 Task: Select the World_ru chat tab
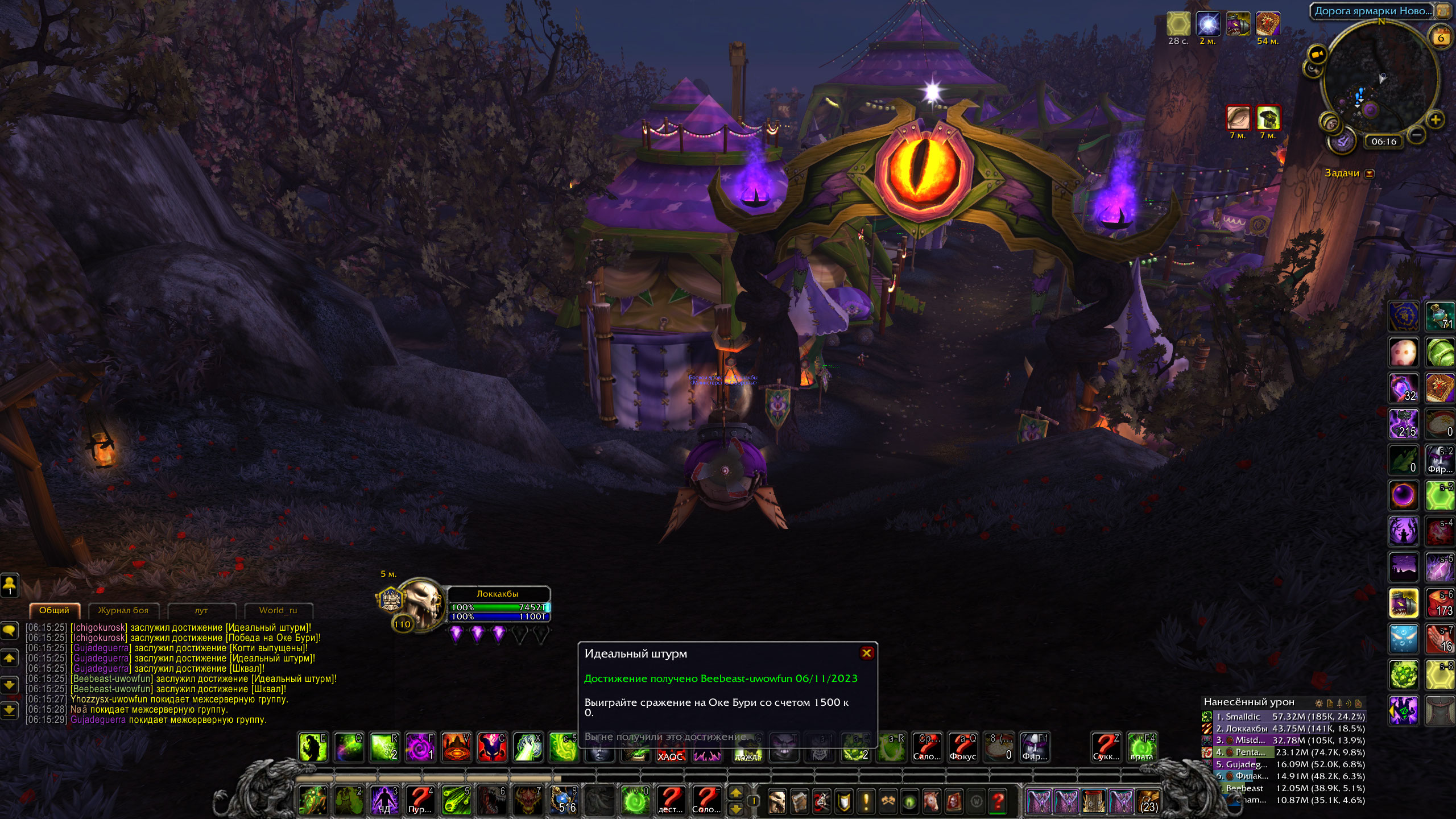pyautogui.click(x=278, y=610)
